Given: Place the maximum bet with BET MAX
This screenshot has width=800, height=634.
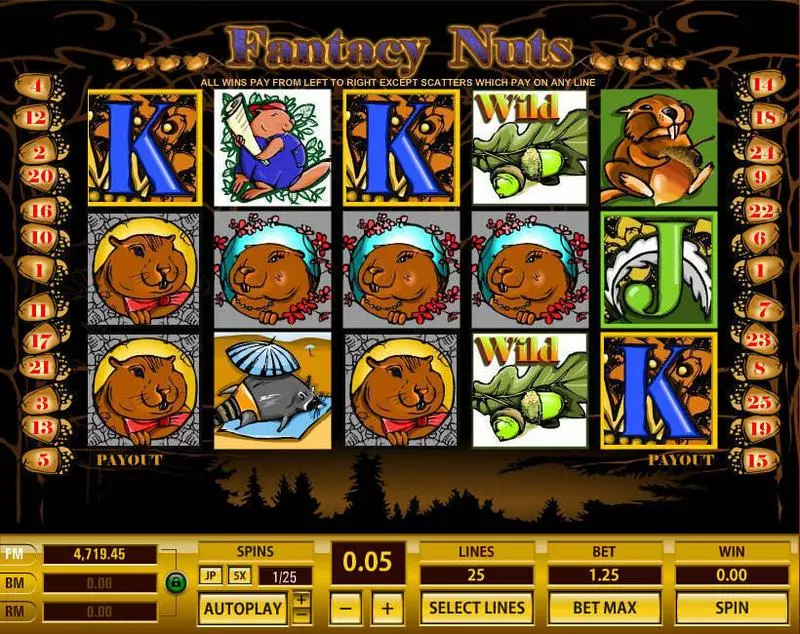Looking at the screenshot, I should [603, 607].
